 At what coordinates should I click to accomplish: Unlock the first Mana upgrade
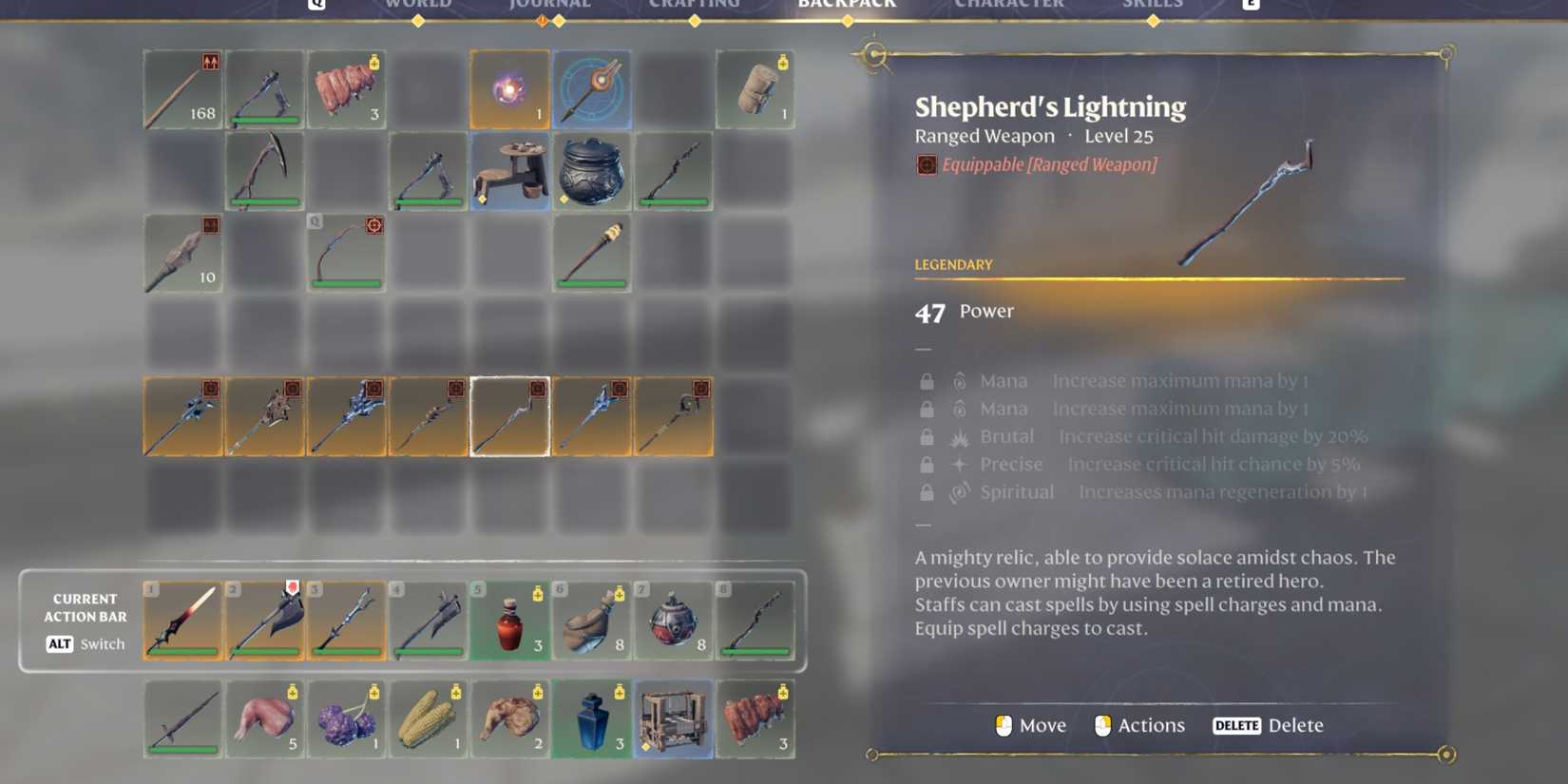927,380
